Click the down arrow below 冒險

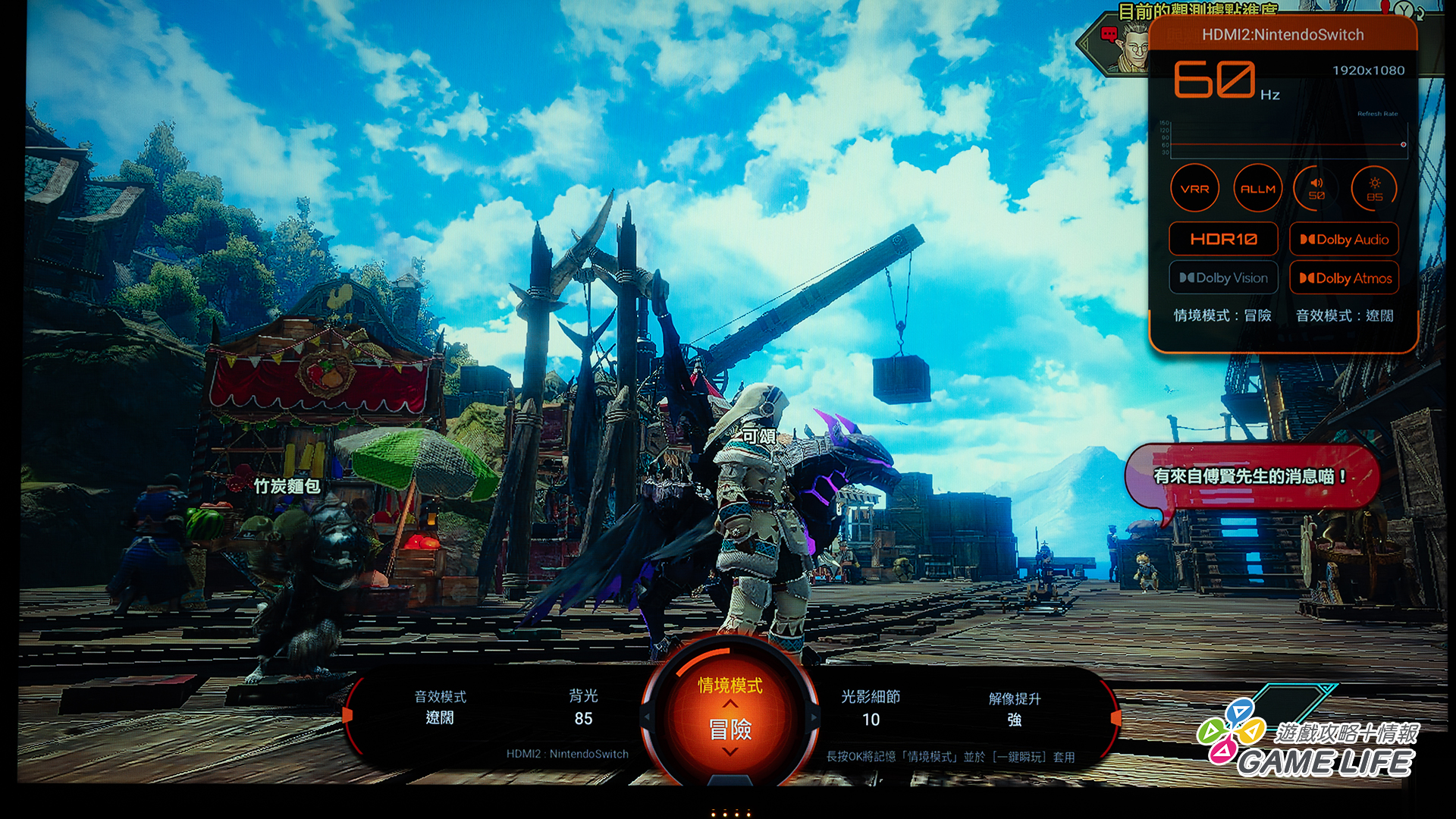(x=730, y=752)
